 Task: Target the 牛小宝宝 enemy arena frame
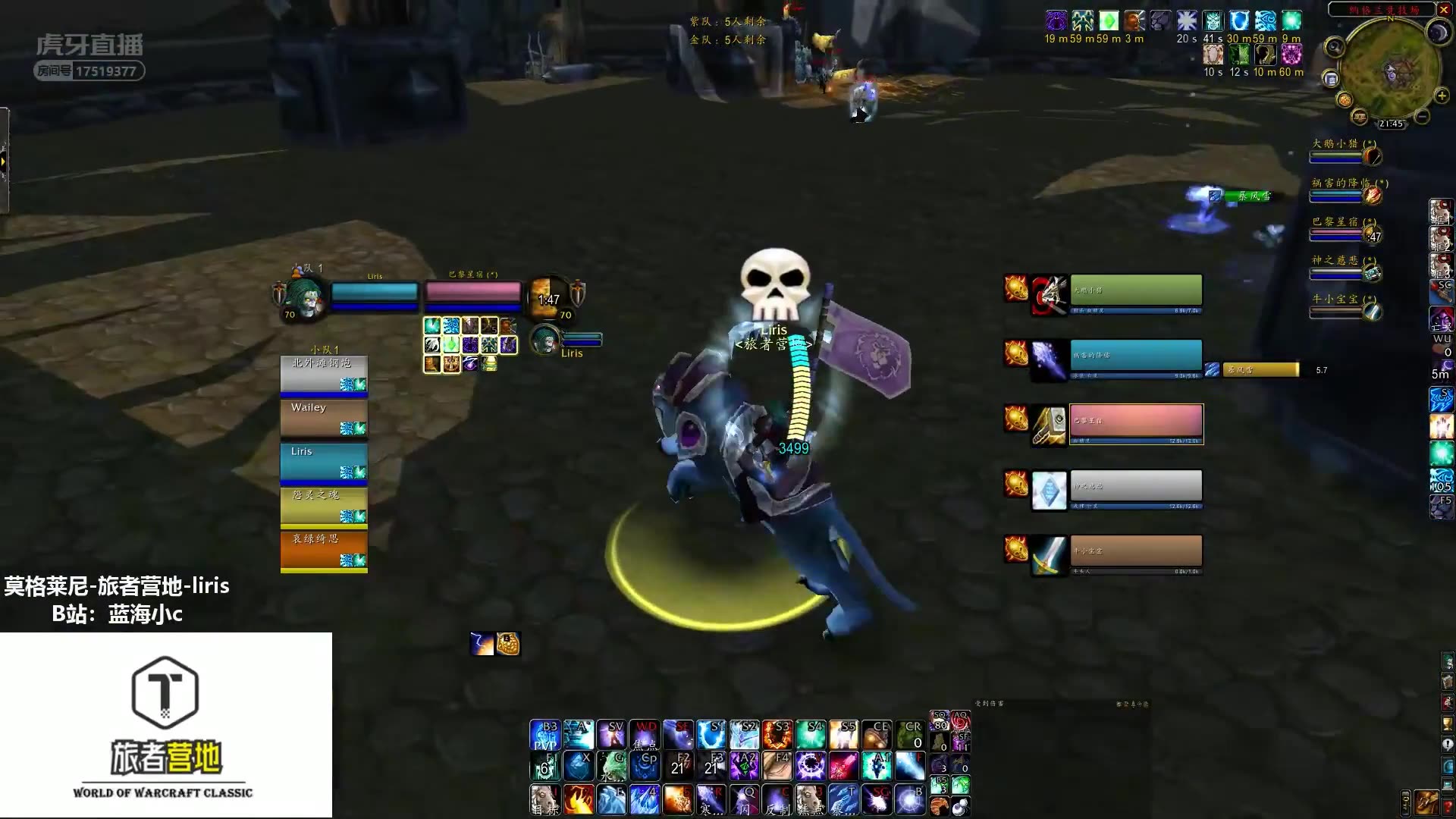coord(1136,551)
